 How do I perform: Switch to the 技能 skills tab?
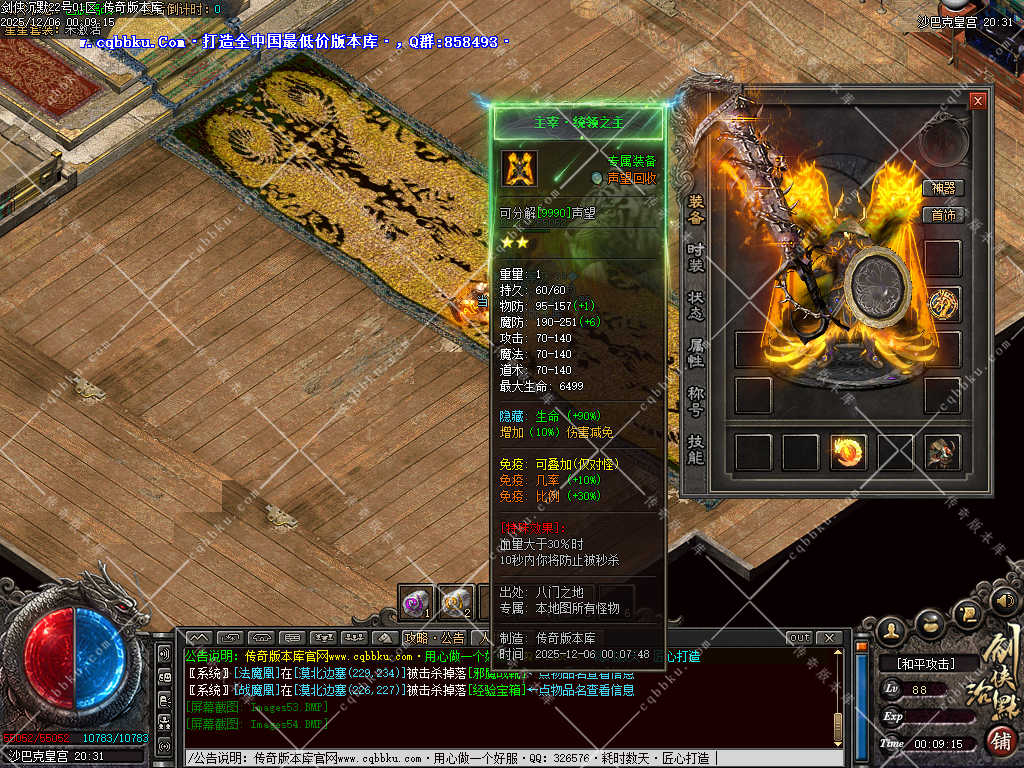coord(696,449)
